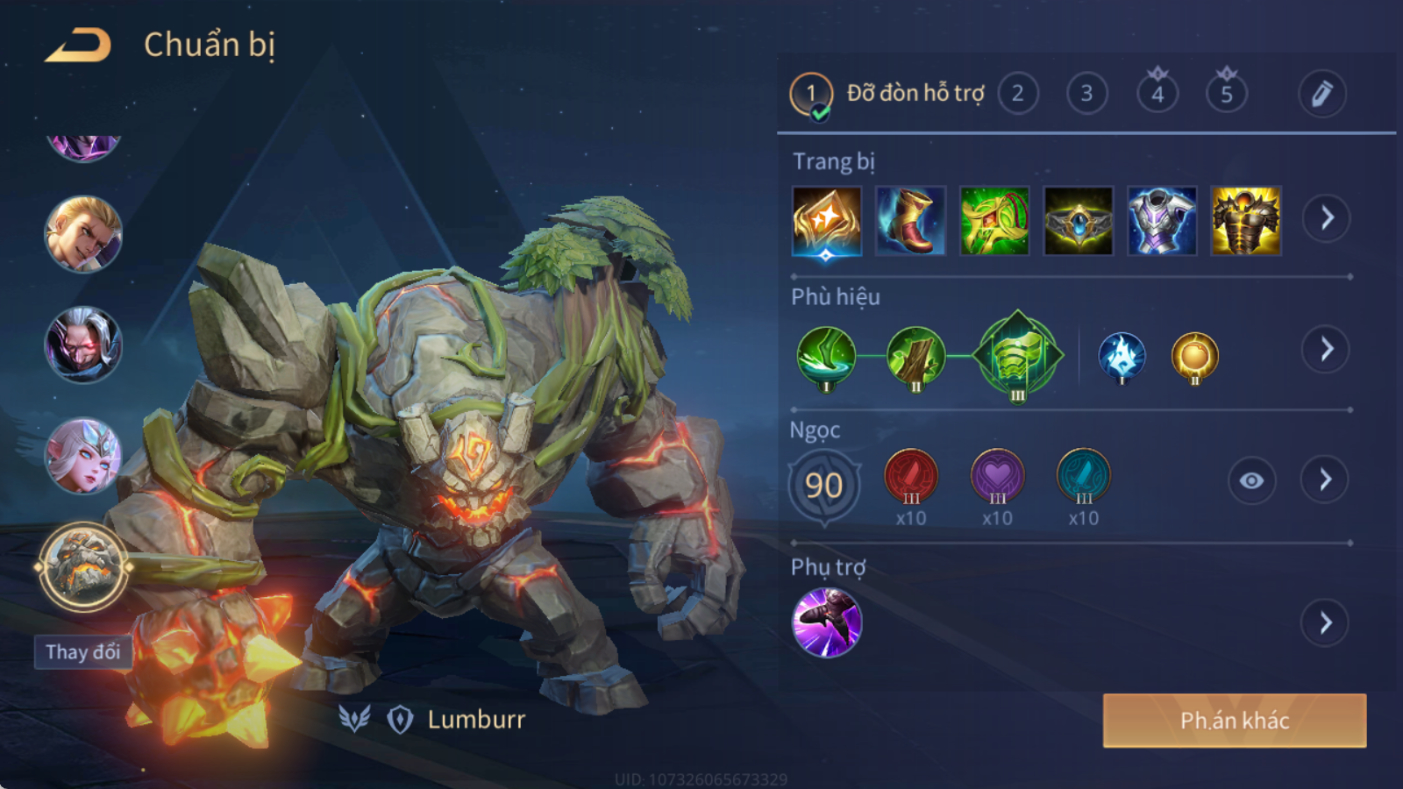Choose locked build preset 4
The width and height of the screenshot is (1403, 789).
pyautogui.click(x=1157, y=94)
